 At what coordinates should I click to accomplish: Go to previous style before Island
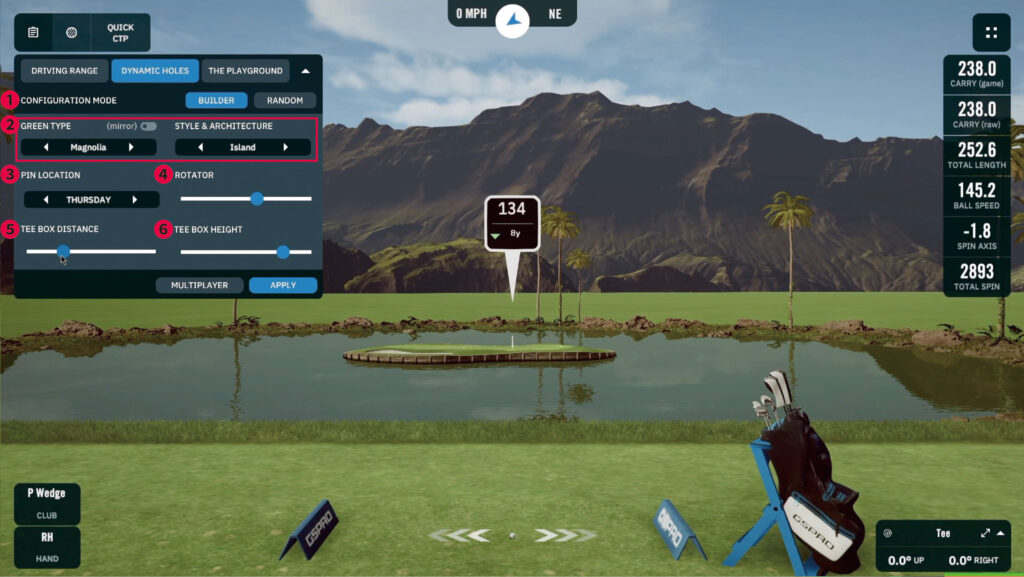(x=201, y=147)
